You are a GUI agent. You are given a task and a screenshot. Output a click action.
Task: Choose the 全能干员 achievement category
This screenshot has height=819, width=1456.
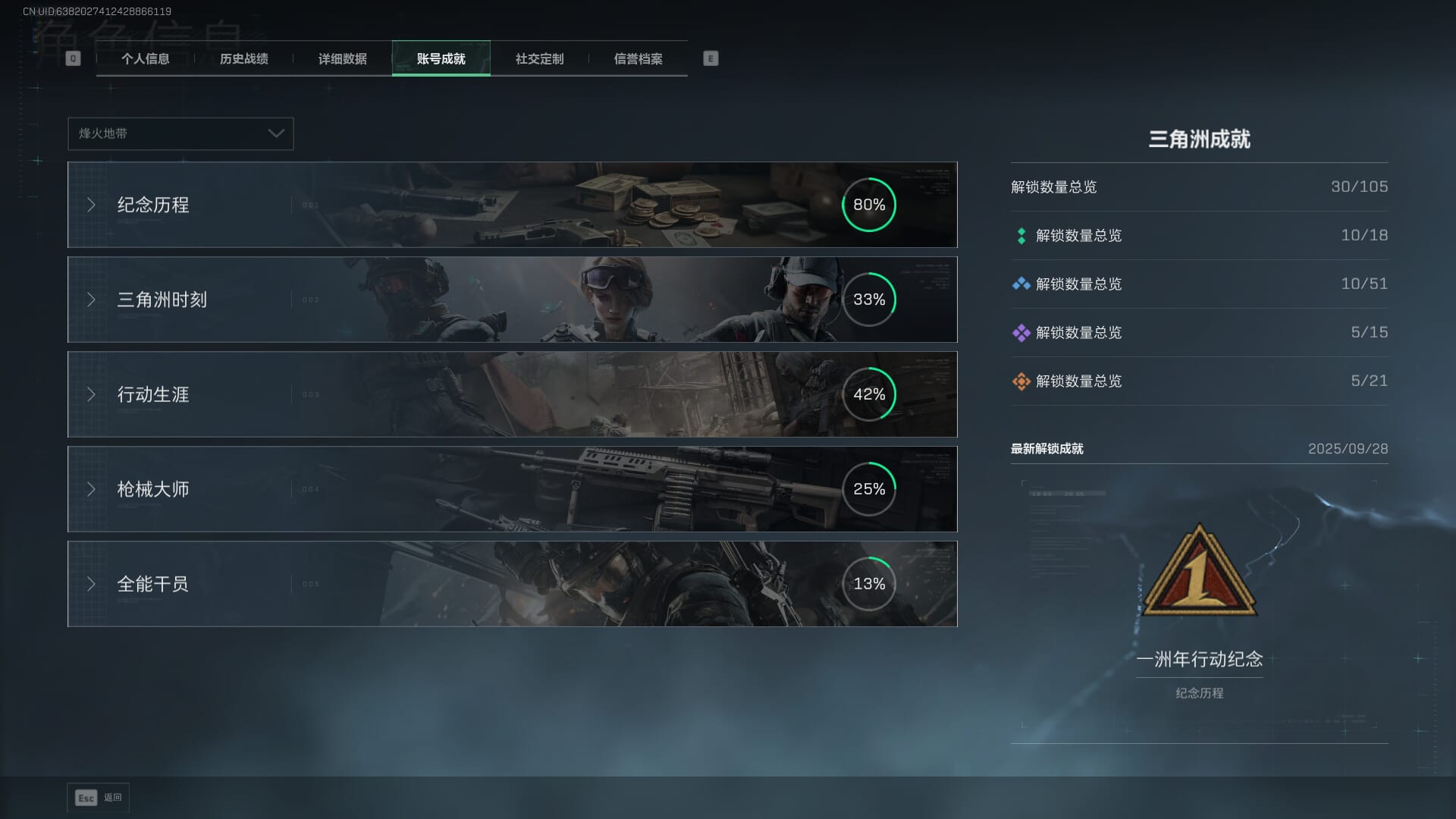tap(512, 584)
